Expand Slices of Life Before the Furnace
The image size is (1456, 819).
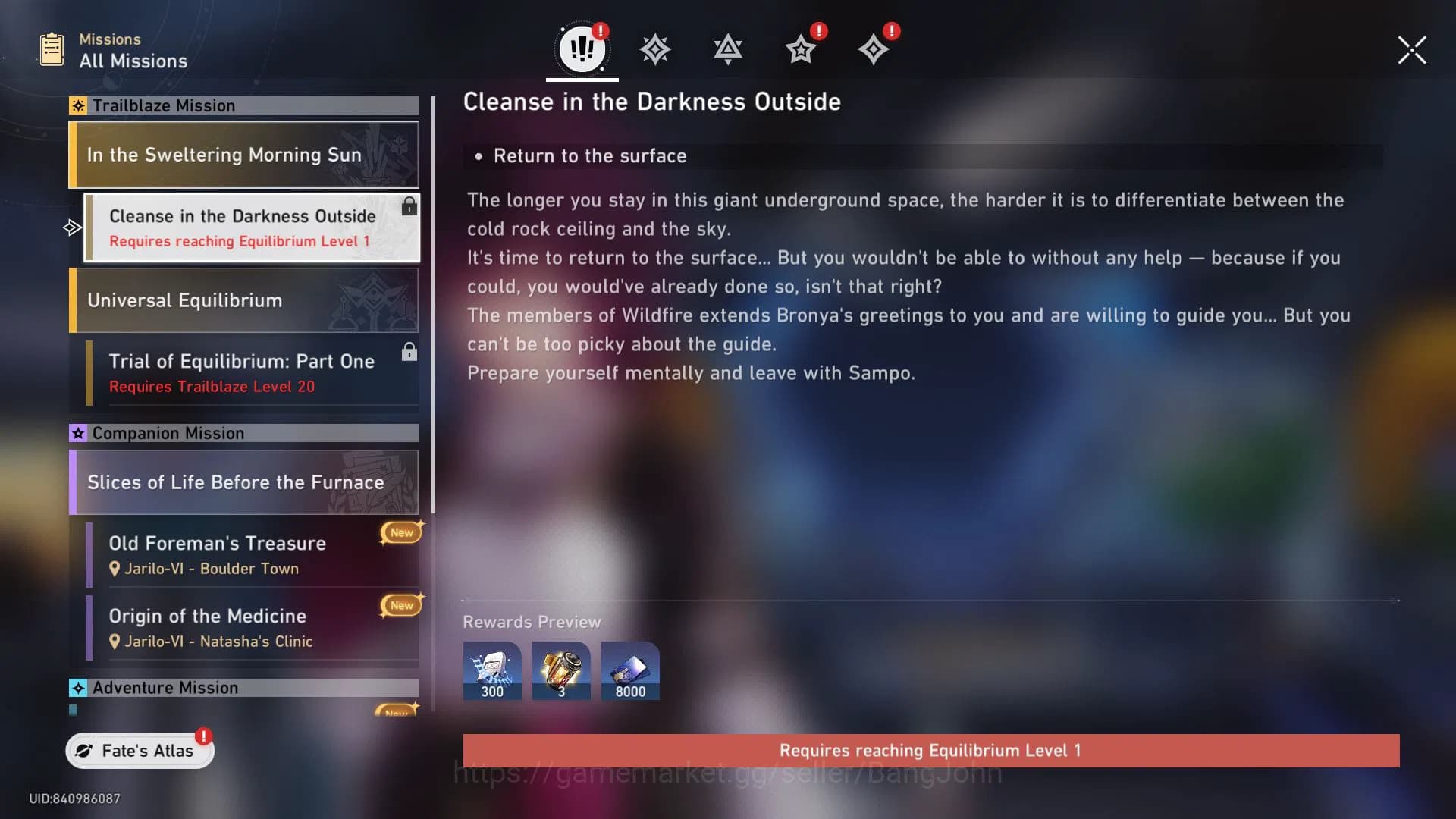[x=243, y=482]
